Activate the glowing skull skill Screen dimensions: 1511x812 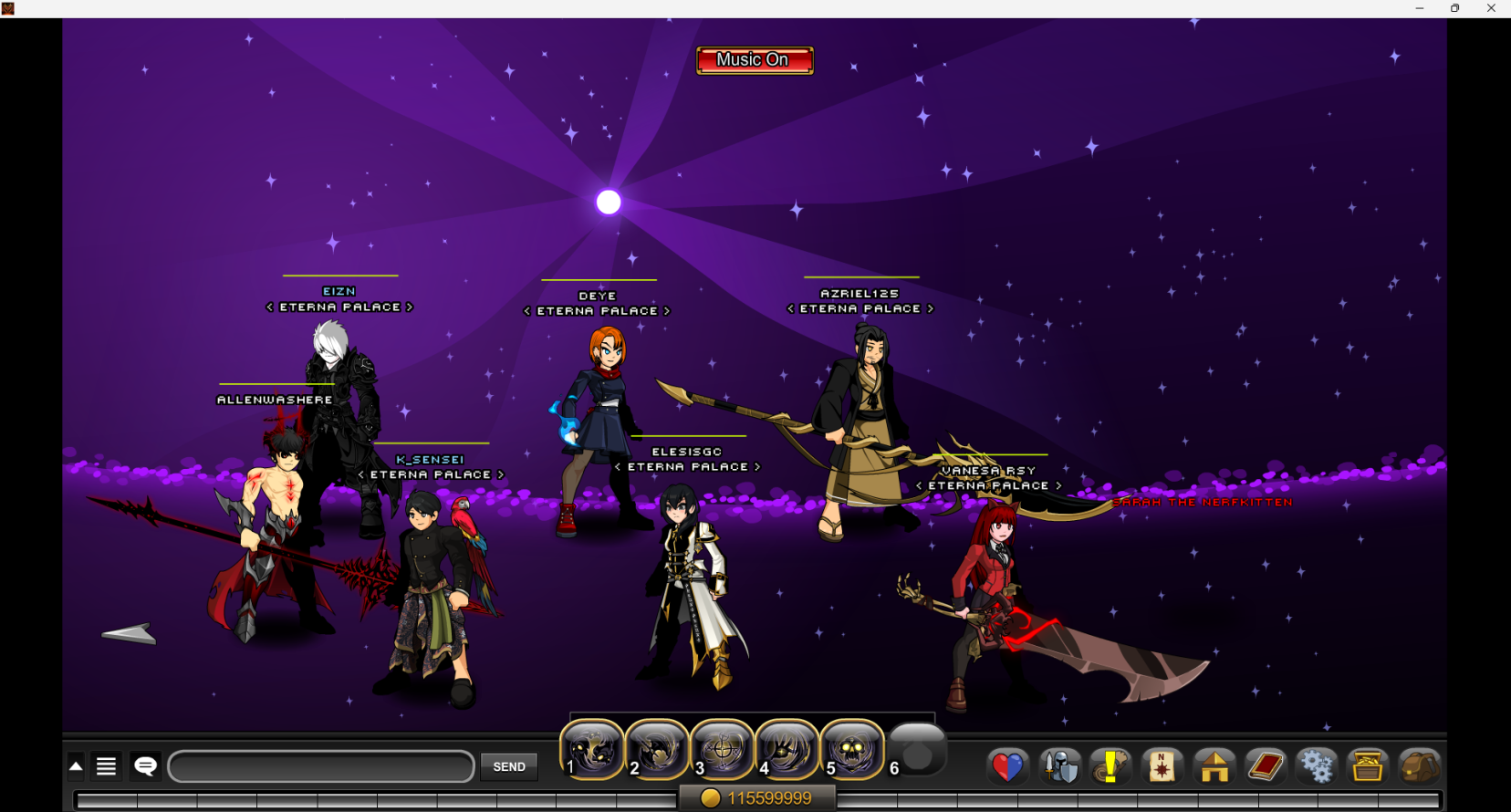click(852, 750)
